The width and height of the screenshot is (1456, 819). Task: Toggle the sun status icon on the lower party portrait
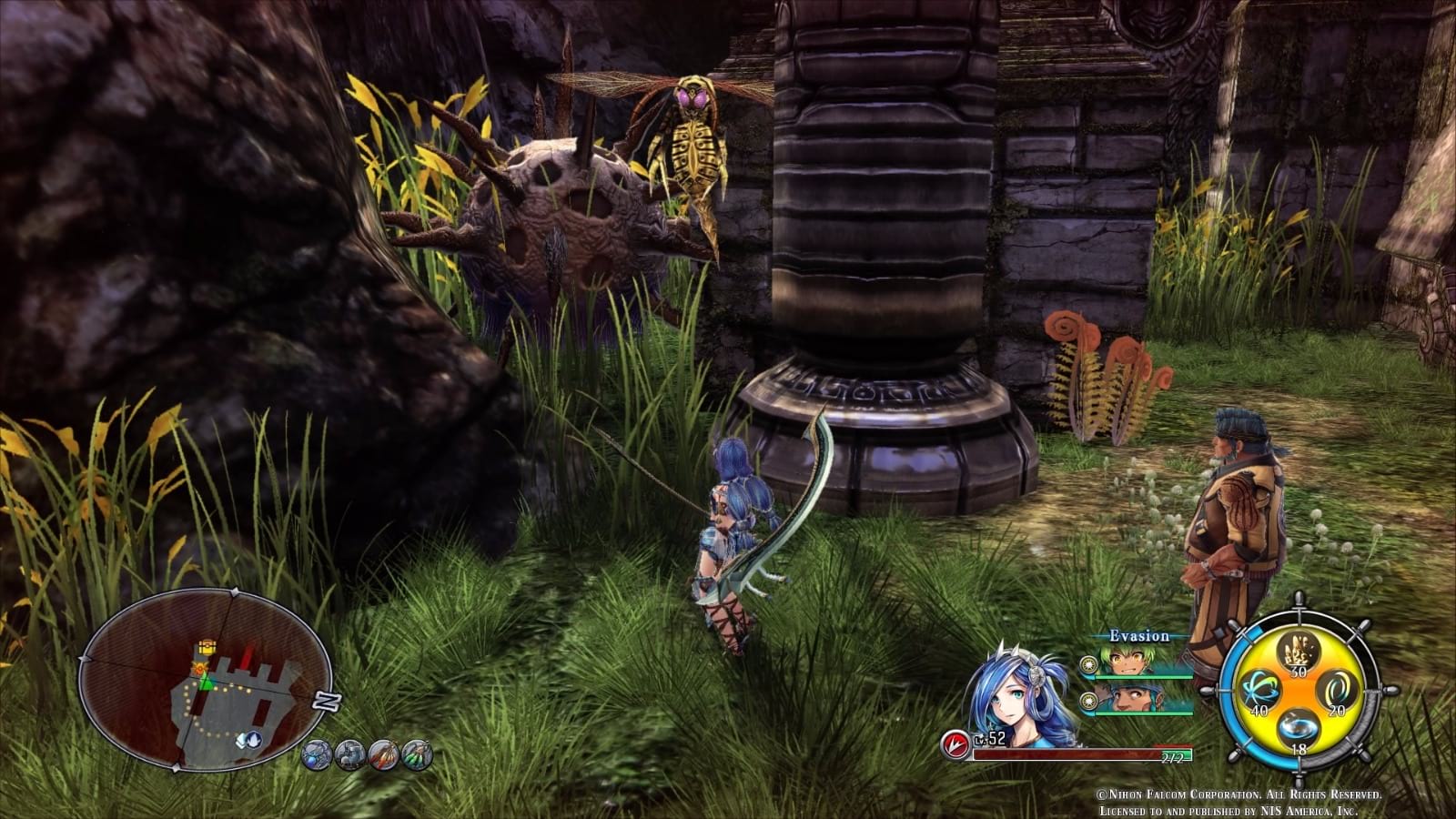pos(1087,700)
